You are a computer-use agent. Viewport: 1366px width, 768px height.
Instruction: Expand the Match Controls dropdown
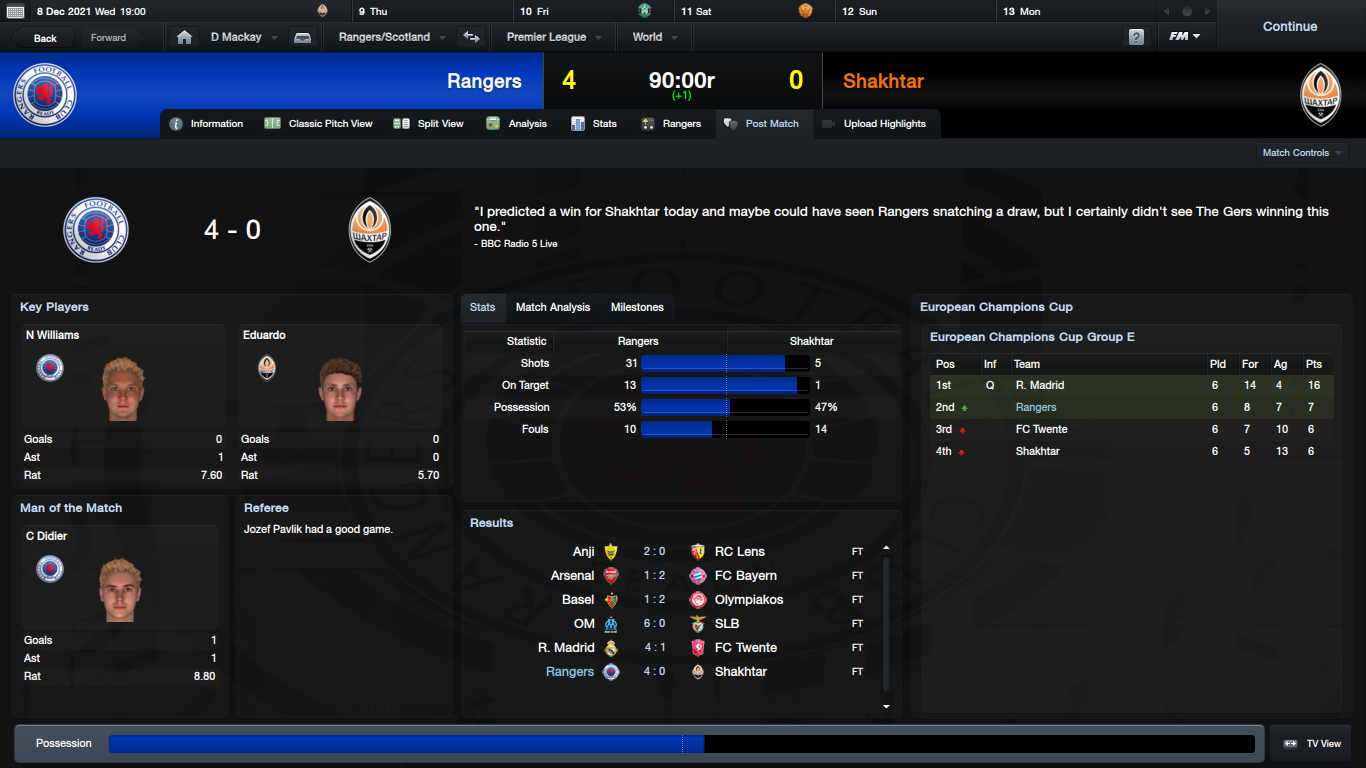click(x=1302, y=153)
